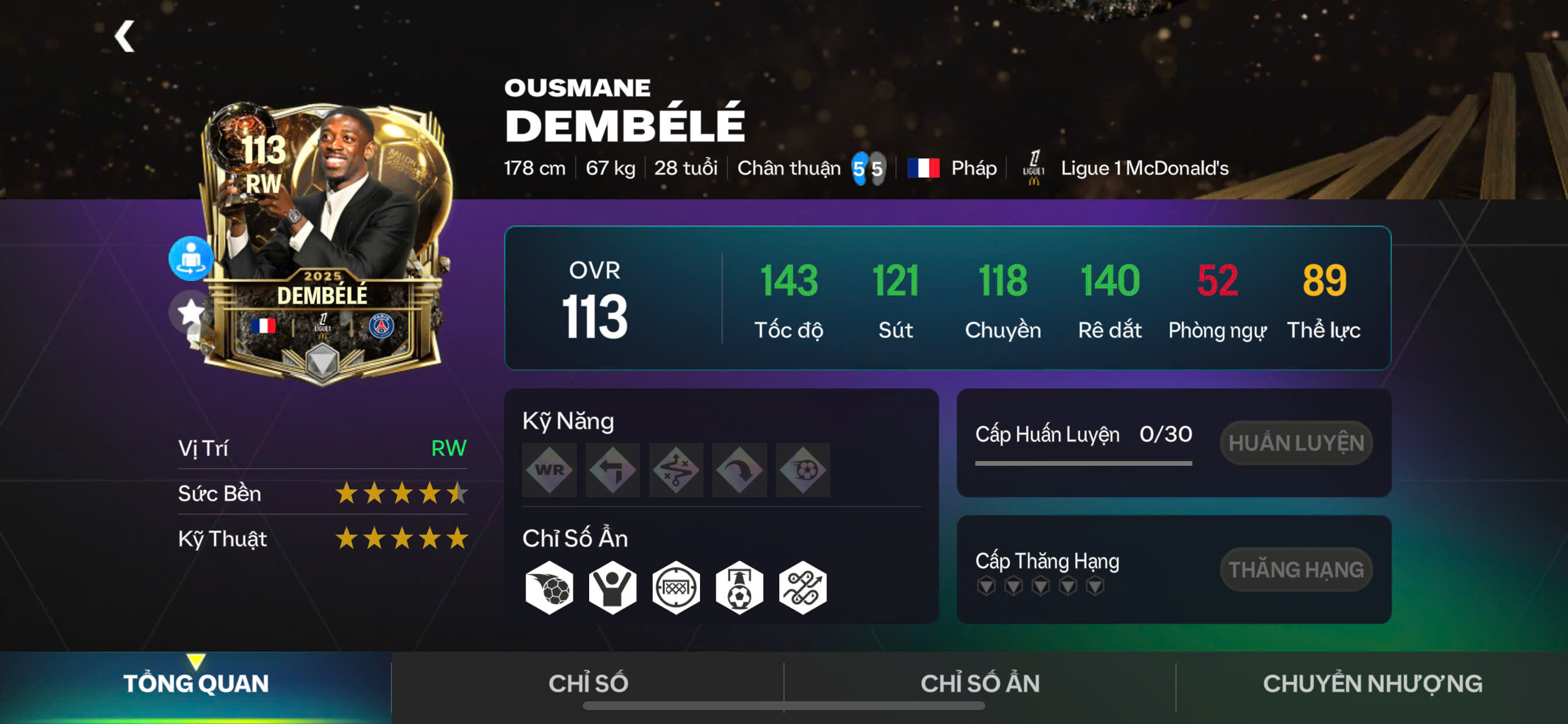
Task: Open the winding route hidden trait
Action: tap(802, 588)
